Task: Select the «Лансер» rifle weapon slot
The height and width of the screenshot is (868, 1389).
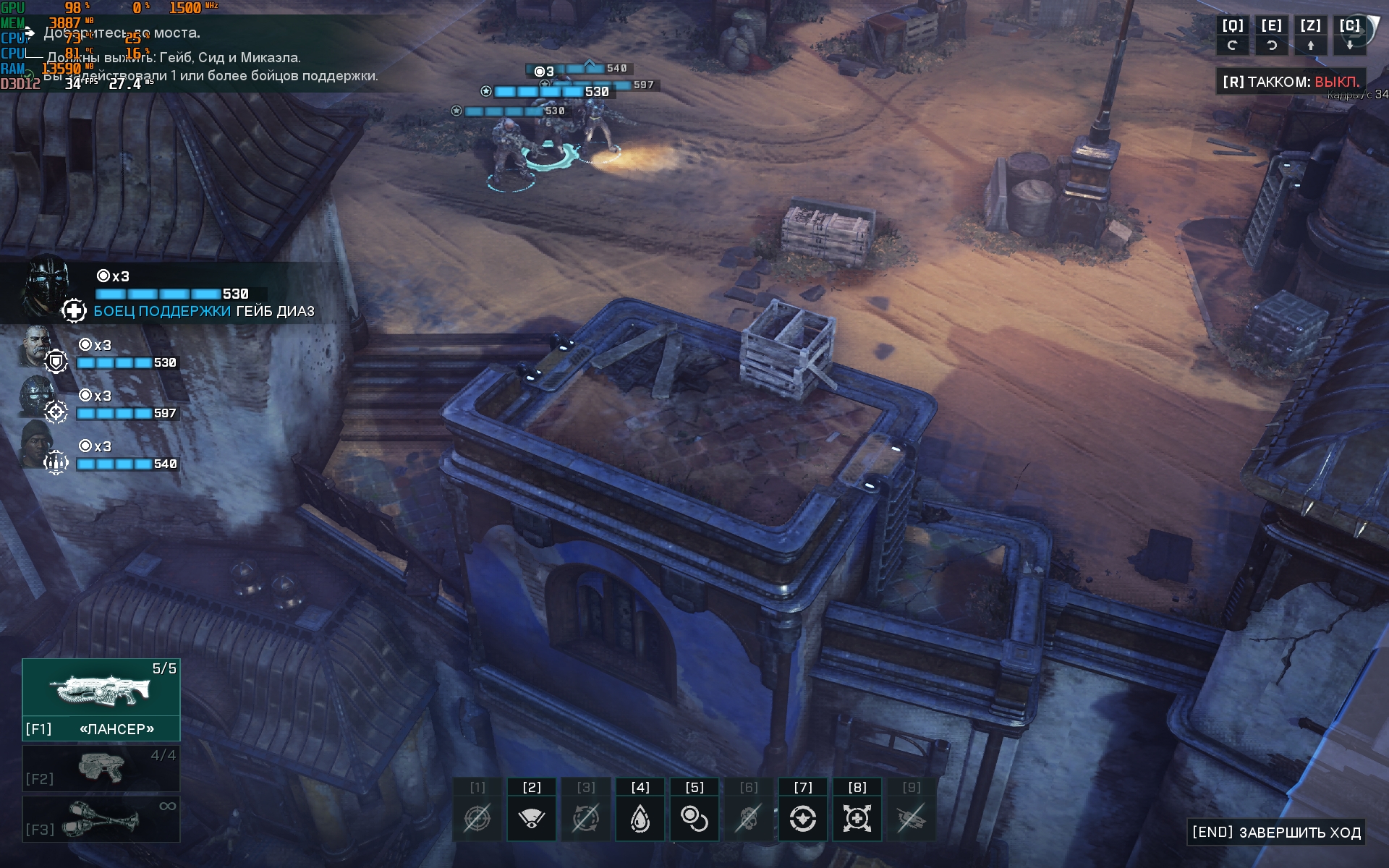Action: [101, 699]
